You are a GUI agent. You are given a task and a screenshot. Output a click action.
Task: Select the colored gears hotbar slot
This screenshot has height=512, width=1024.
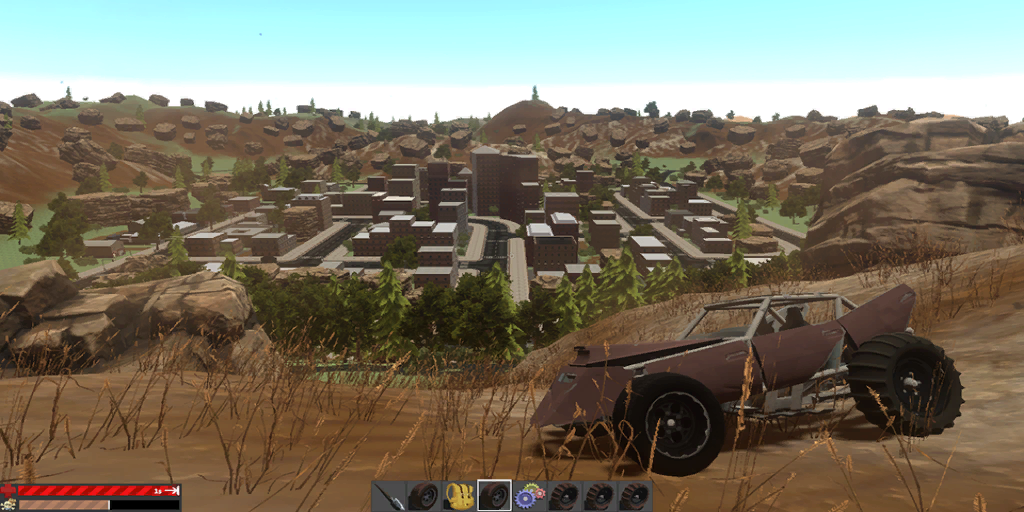(x=529, y=496)
